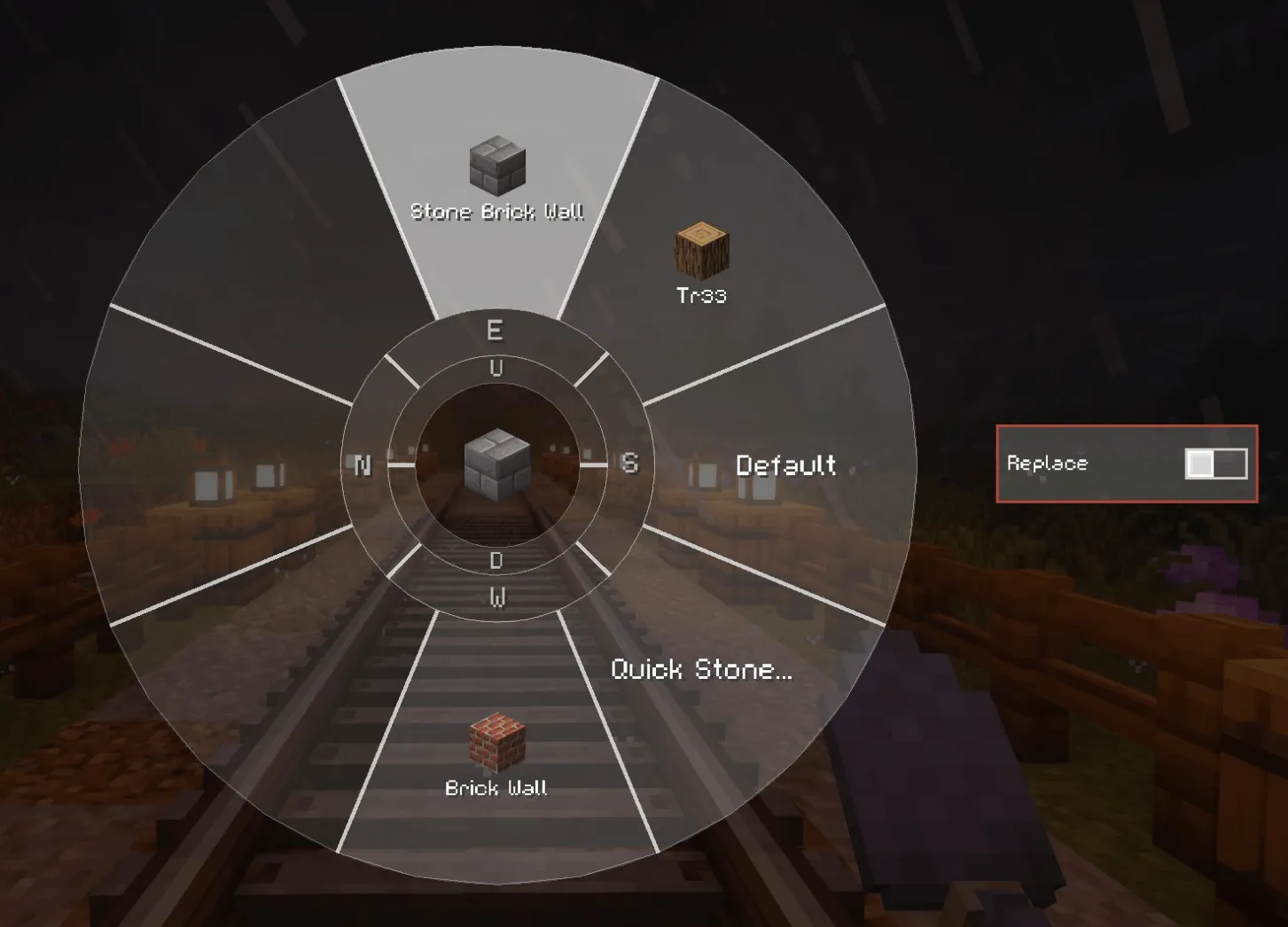The image size is (1288, 927).
Task: Select the Brick Wall segment
Action: [x=496, y=753]
